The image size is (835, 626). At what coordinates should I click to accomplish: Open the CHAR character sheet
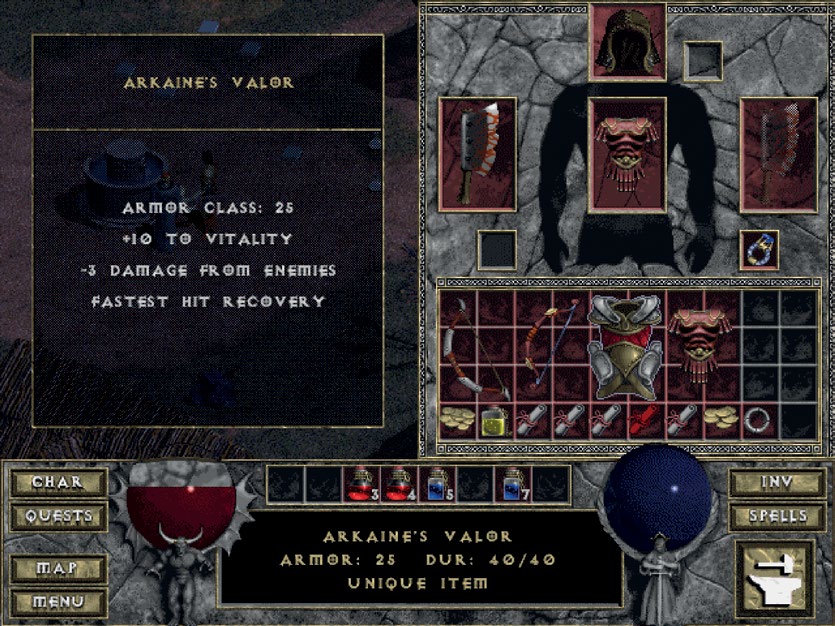tap(58, 482)
